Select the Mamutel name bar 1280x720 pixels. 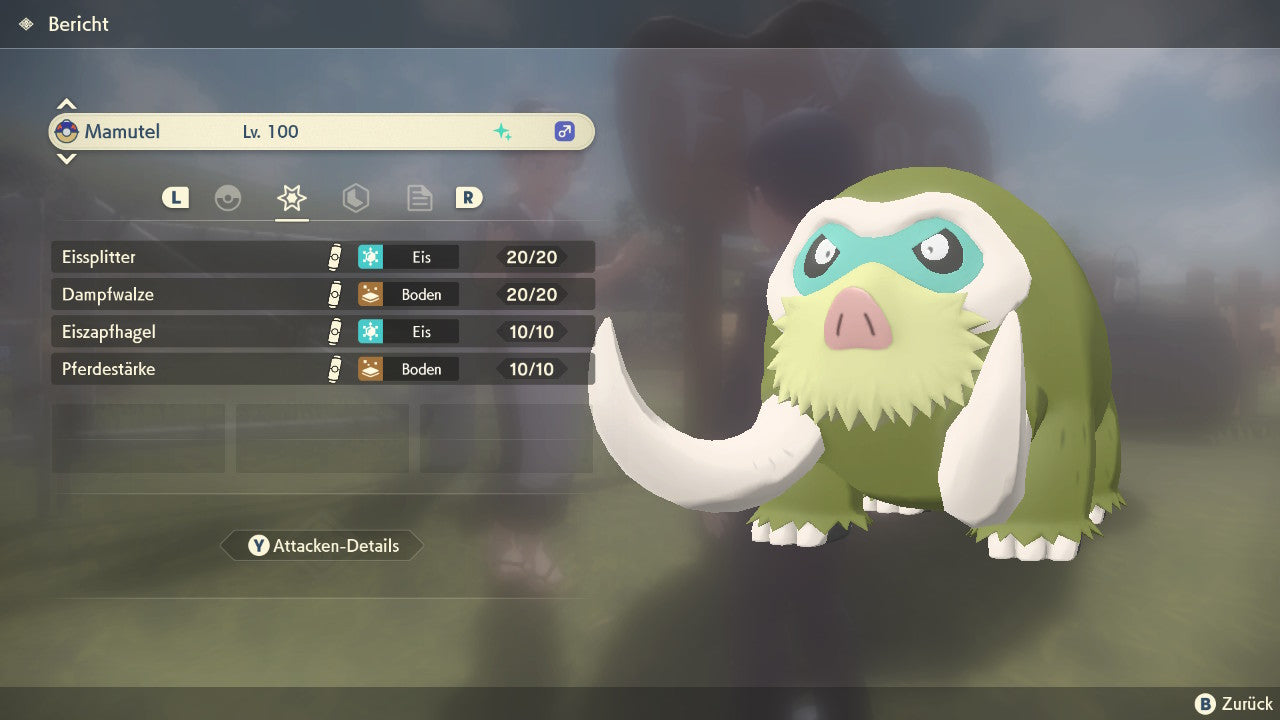tap(322, 131)
